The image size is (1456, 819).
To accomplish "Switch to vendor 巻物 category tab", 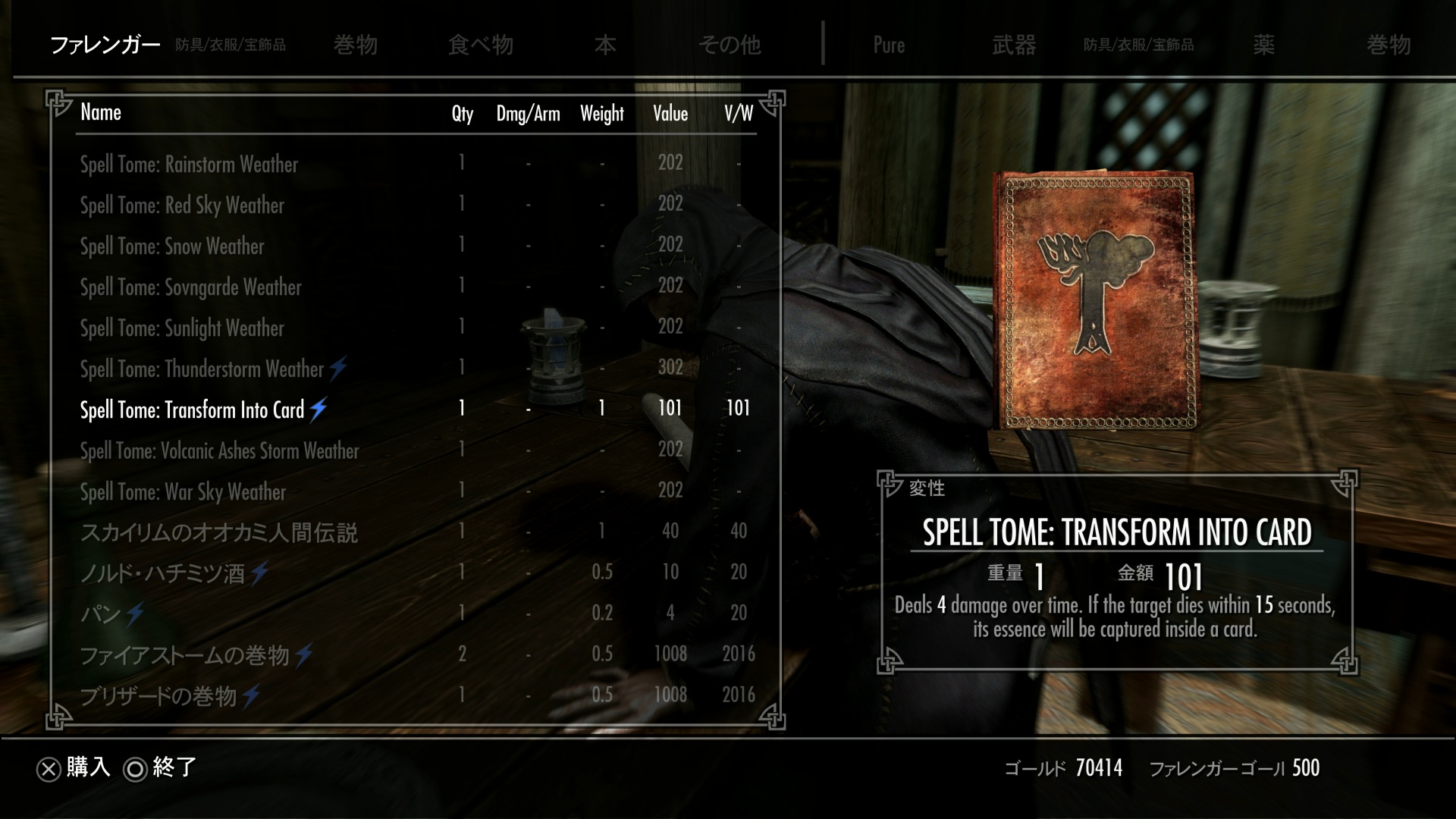I will click(x=355, y=45).
